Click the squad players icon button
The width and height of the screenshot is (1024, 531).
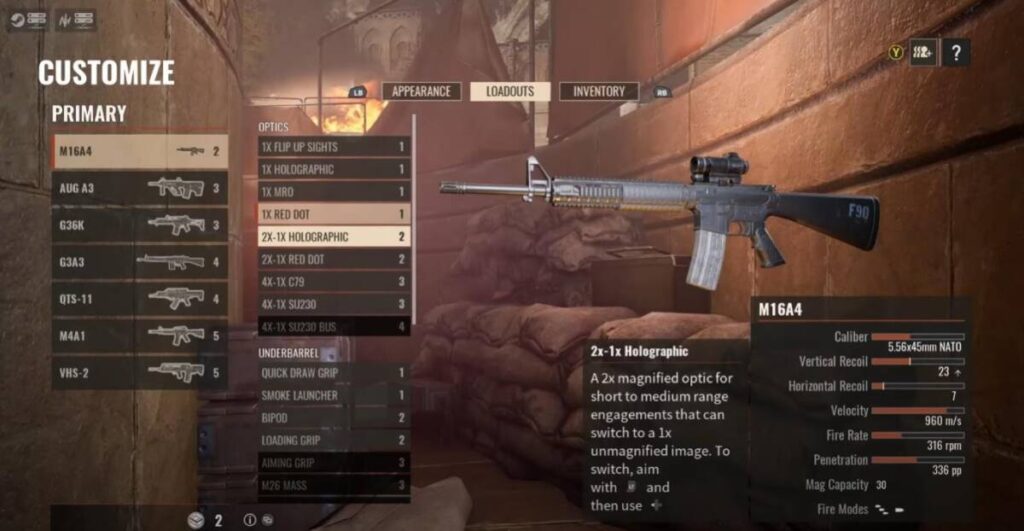click(923, 52)
